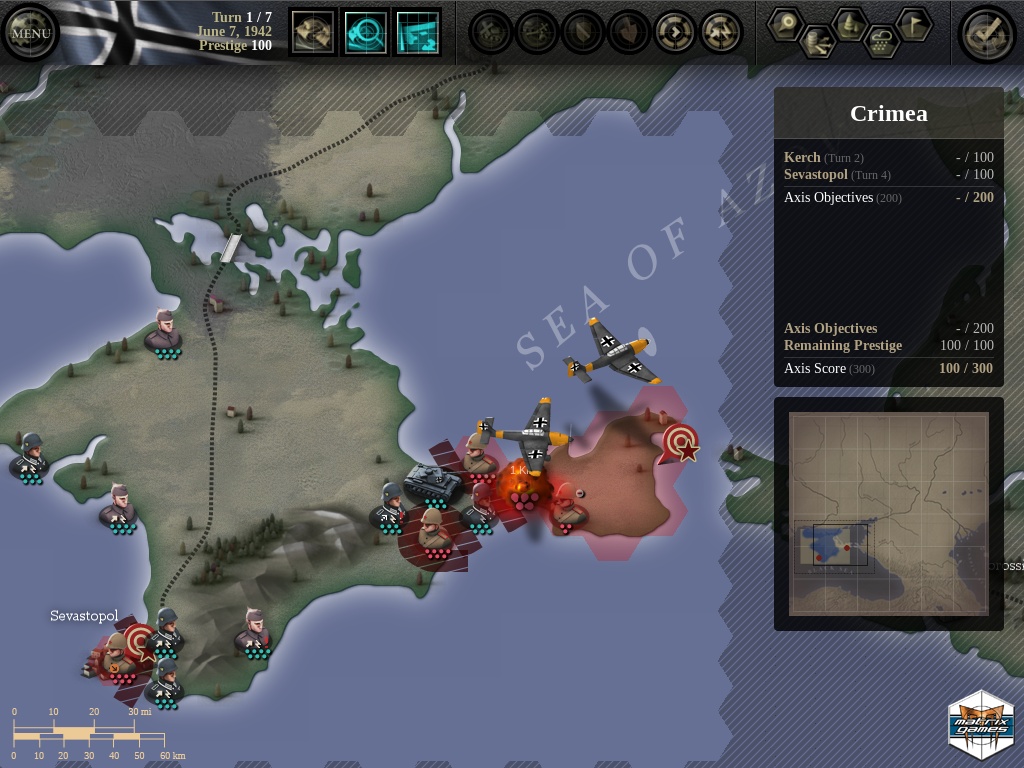Toggle the weather cloud hex icon
Image resolution: width=1024 pixels, height=768 pixels.
(x=881, y=42)
